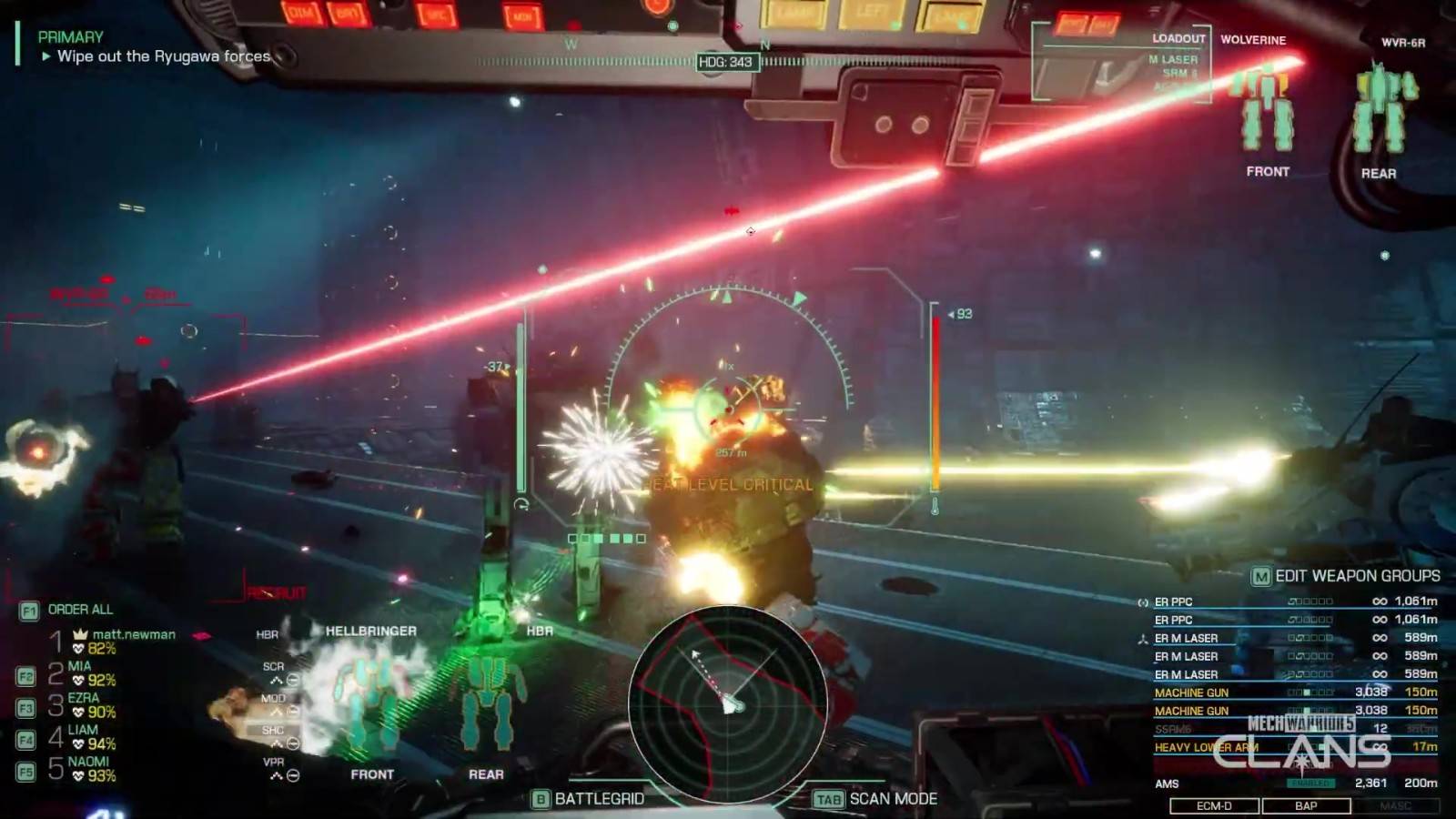Image resolution: width=1456 pixels, height=819 pixels.
Task: Click the primary objective Wipe out Ryugawa forces
Action: pyautogui.click(x=164, y=56)
